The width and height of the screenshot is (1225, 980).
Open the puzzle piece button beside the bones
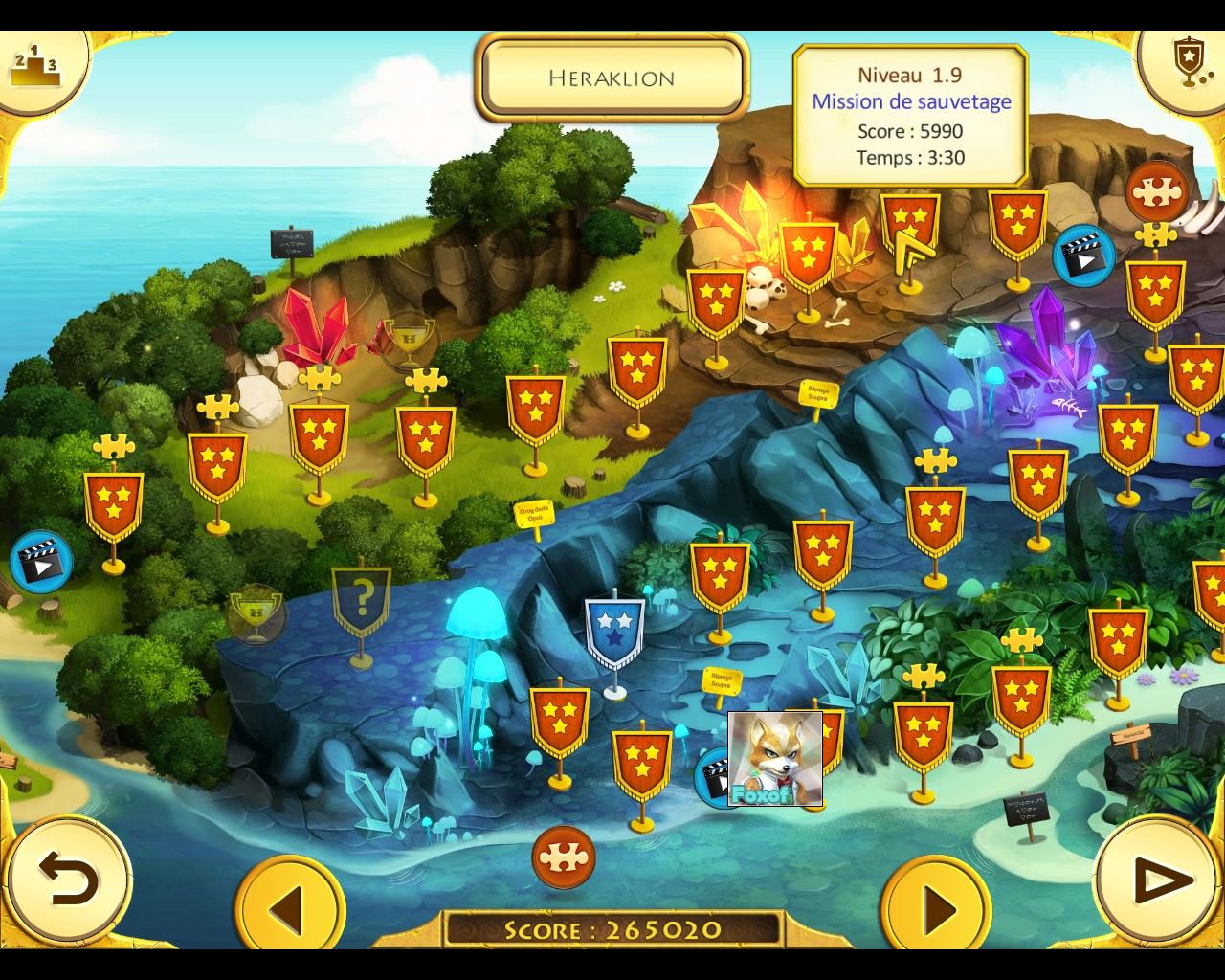(x=1156, y=192)
